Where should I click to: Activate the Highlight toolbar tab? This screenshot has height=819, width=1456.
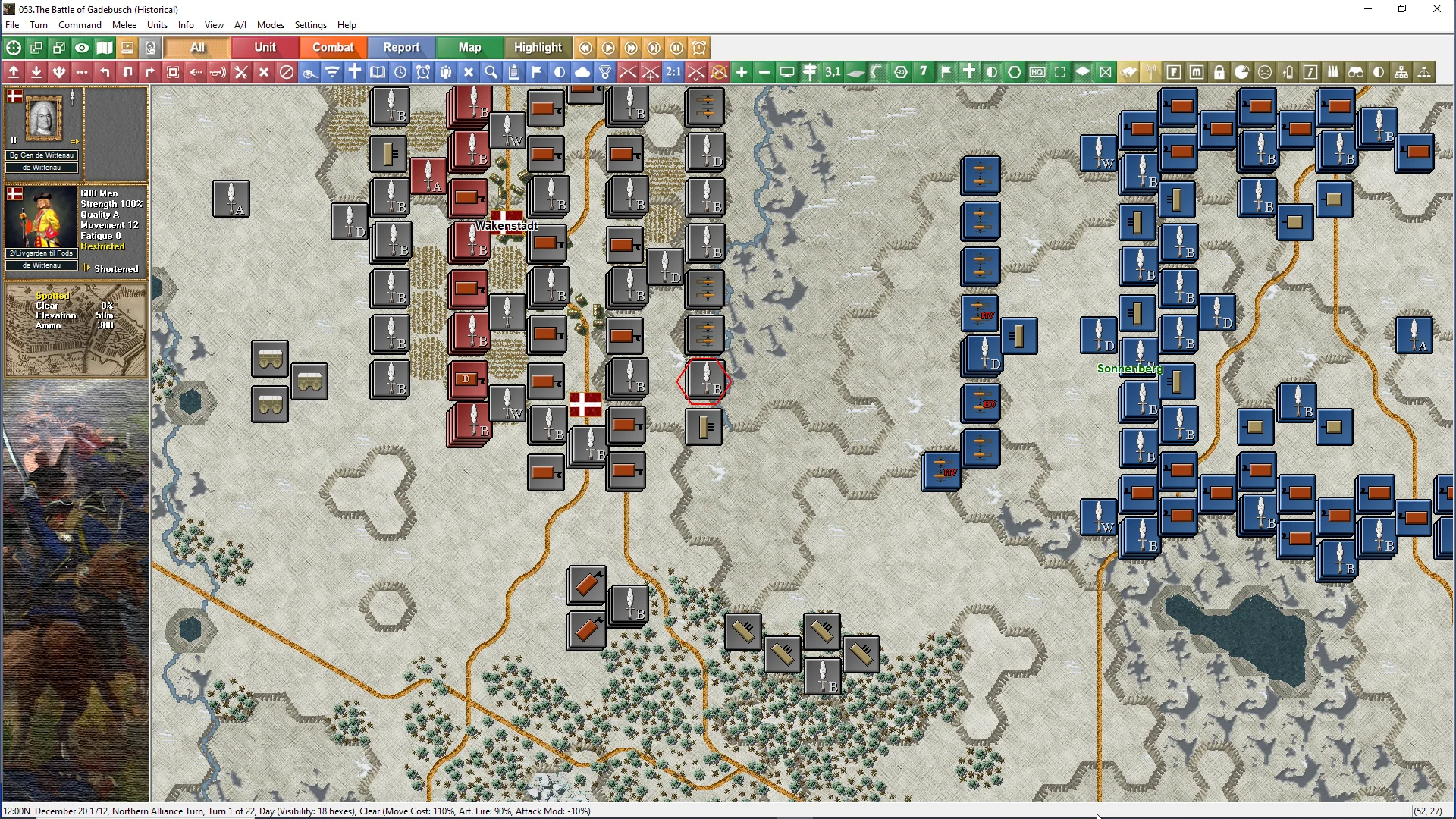click(x=538, y=48)
